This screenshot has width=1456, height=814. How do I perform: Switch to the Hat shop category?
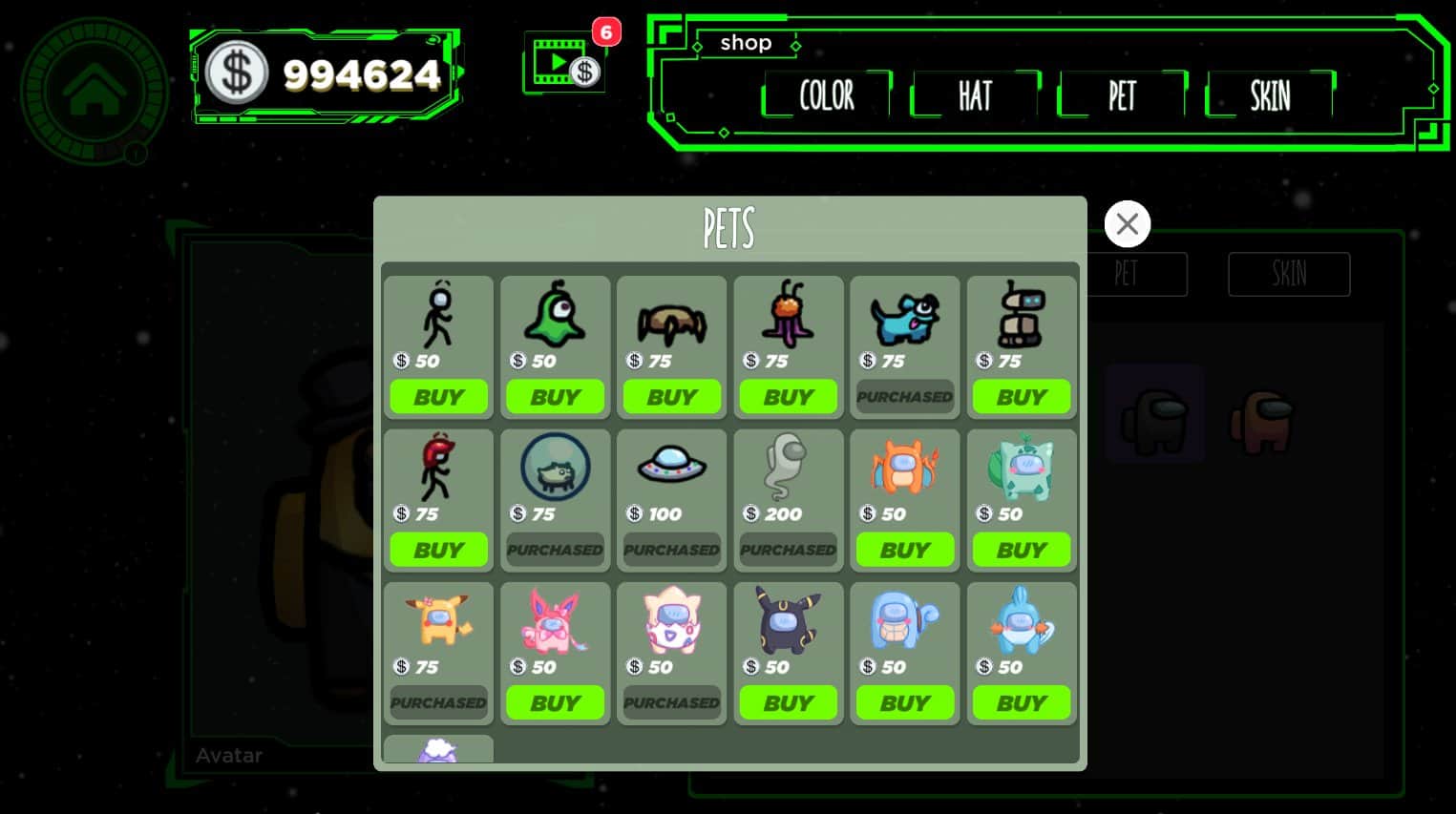[975, 96]
